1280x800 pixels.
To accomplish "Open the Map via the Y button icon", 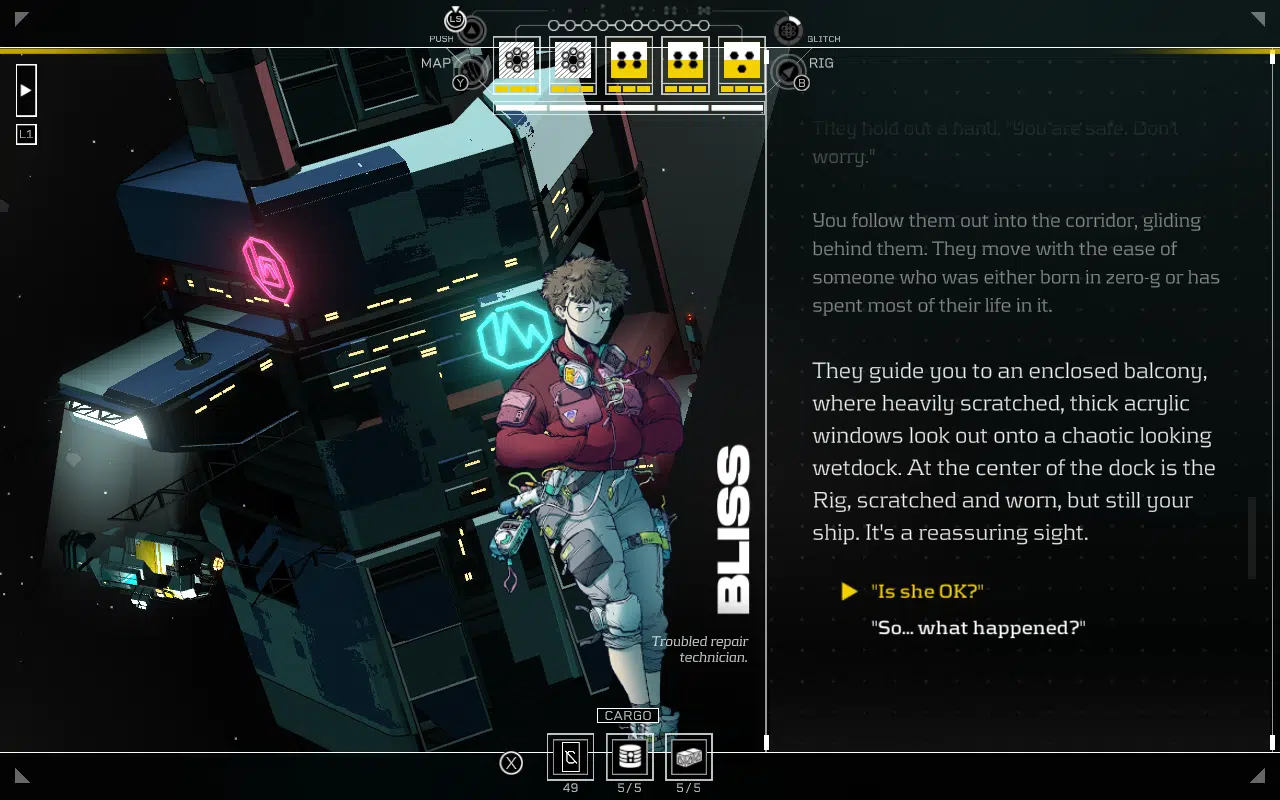I will (x=461, y=82).
